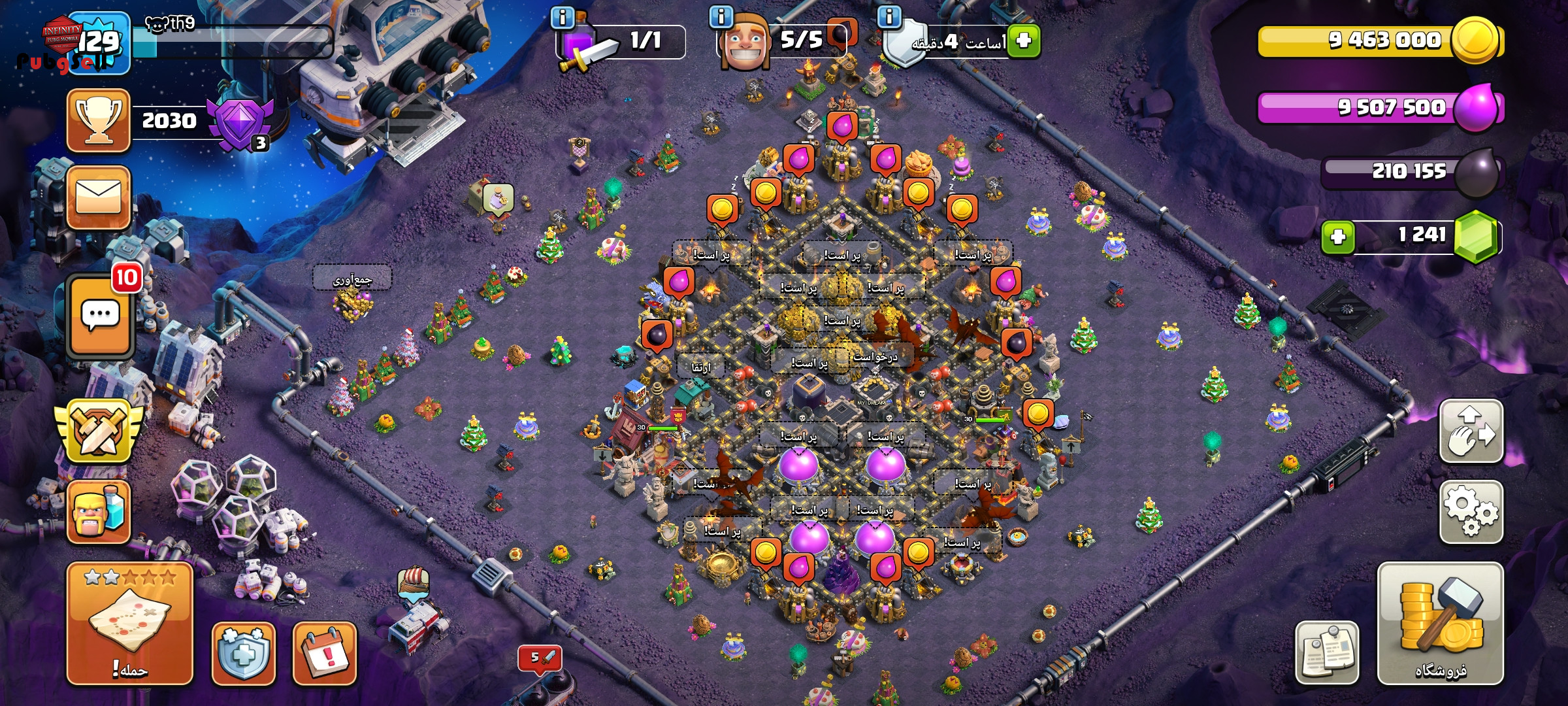Show the shield info icon
This screenshot has width=1568, height=706.
[889, 17]
